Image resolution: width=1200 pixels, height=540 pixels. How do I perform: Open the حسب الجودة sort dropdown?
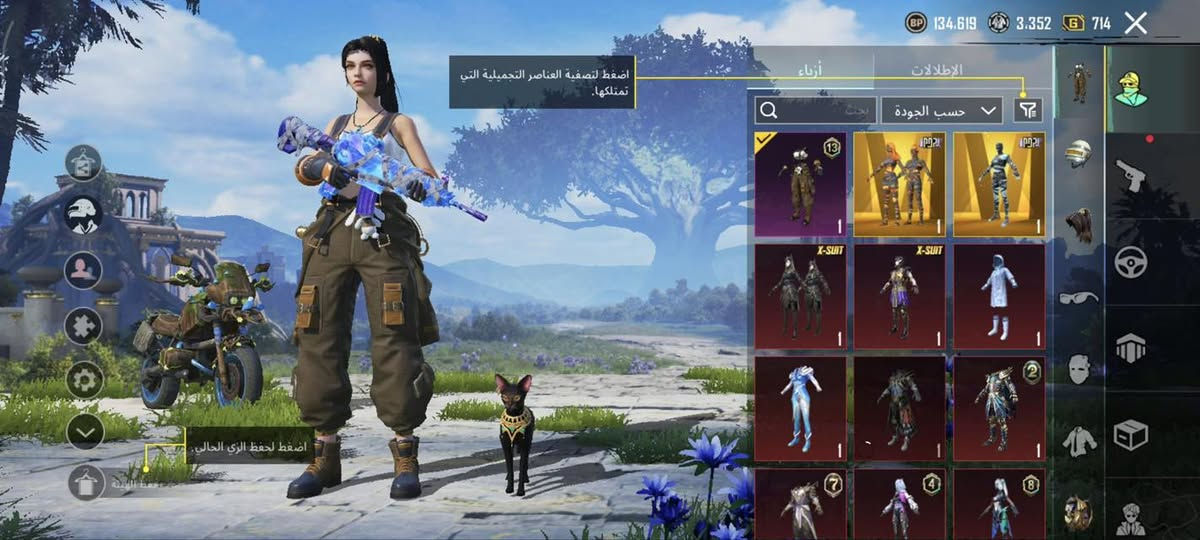point(941,110)
